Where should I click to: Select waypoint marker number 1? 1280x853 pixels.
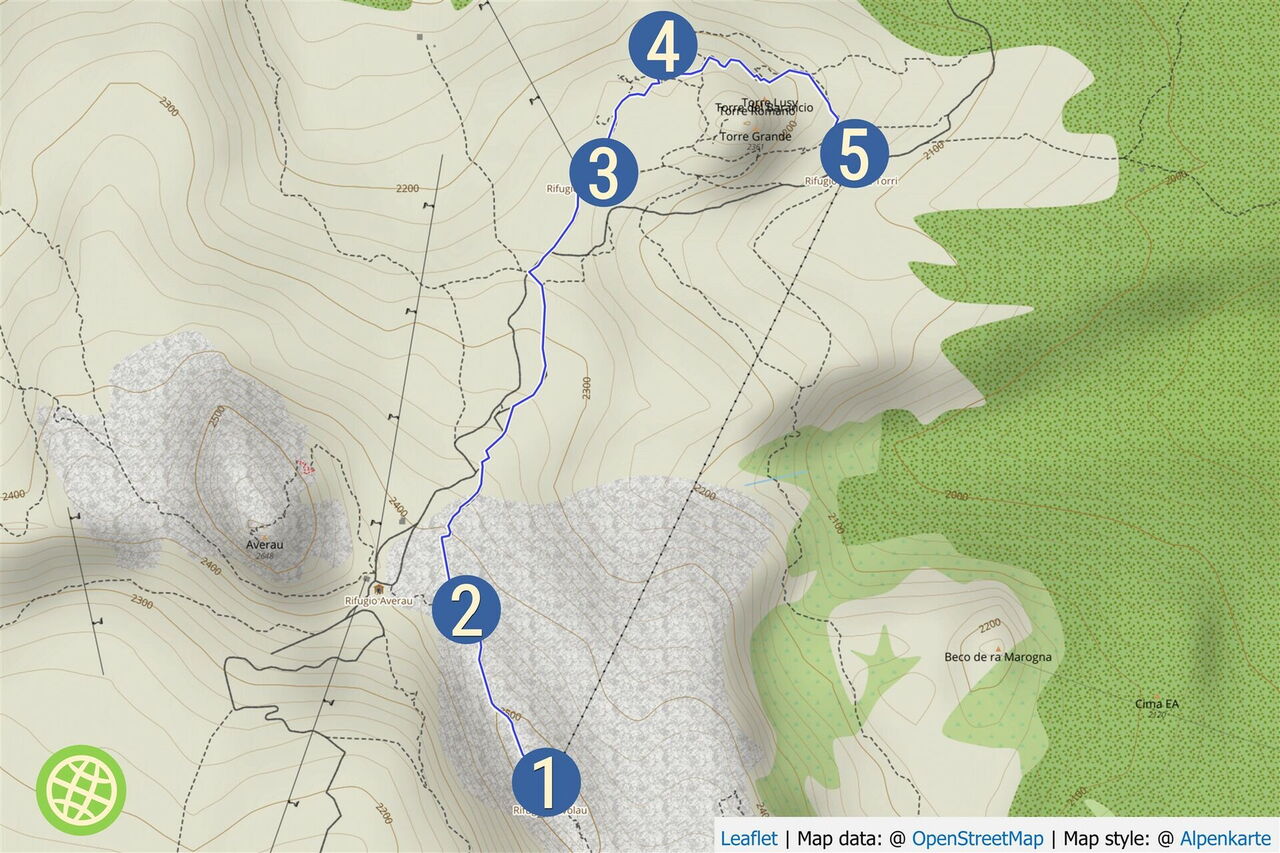546,782
